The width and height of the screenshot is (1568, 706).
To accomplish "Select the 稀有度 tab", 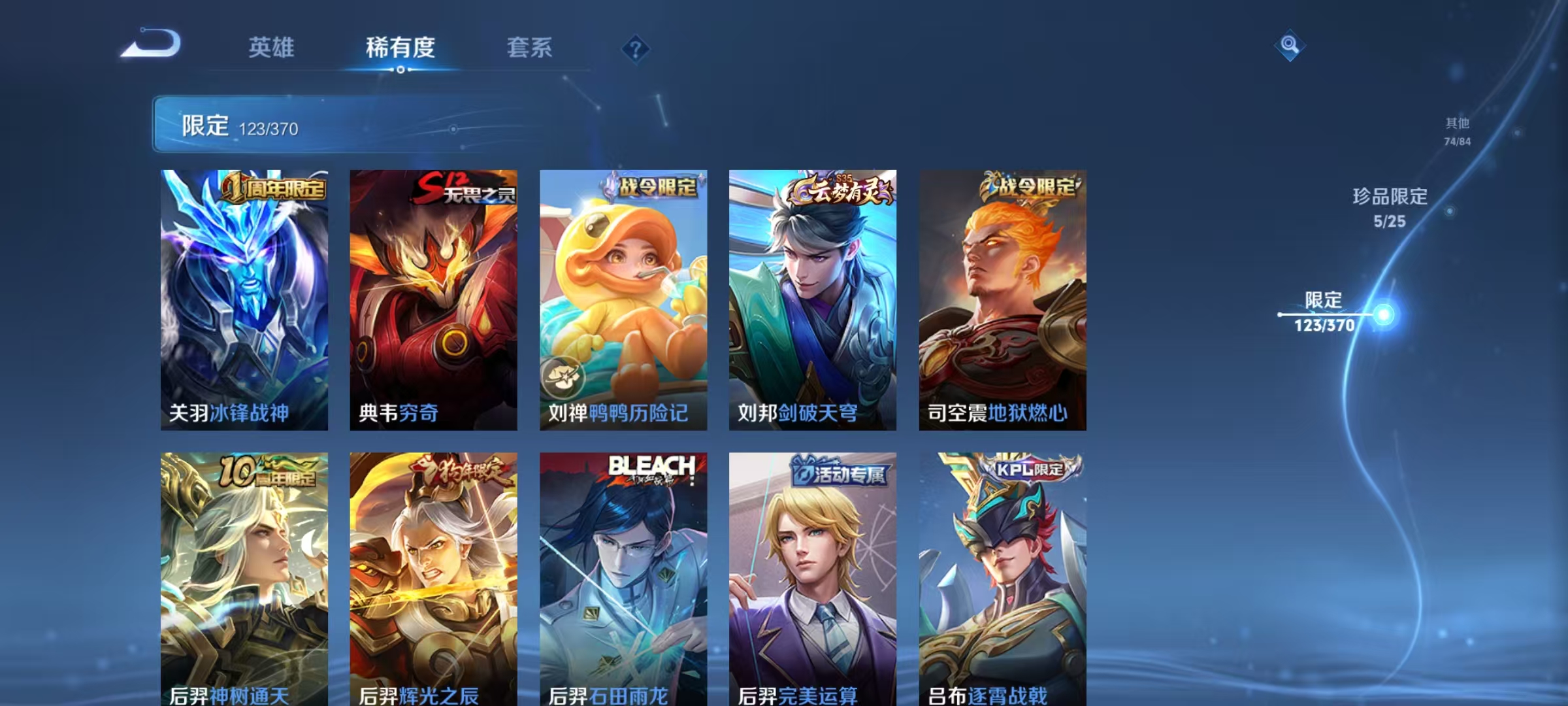I will point(401,48).
